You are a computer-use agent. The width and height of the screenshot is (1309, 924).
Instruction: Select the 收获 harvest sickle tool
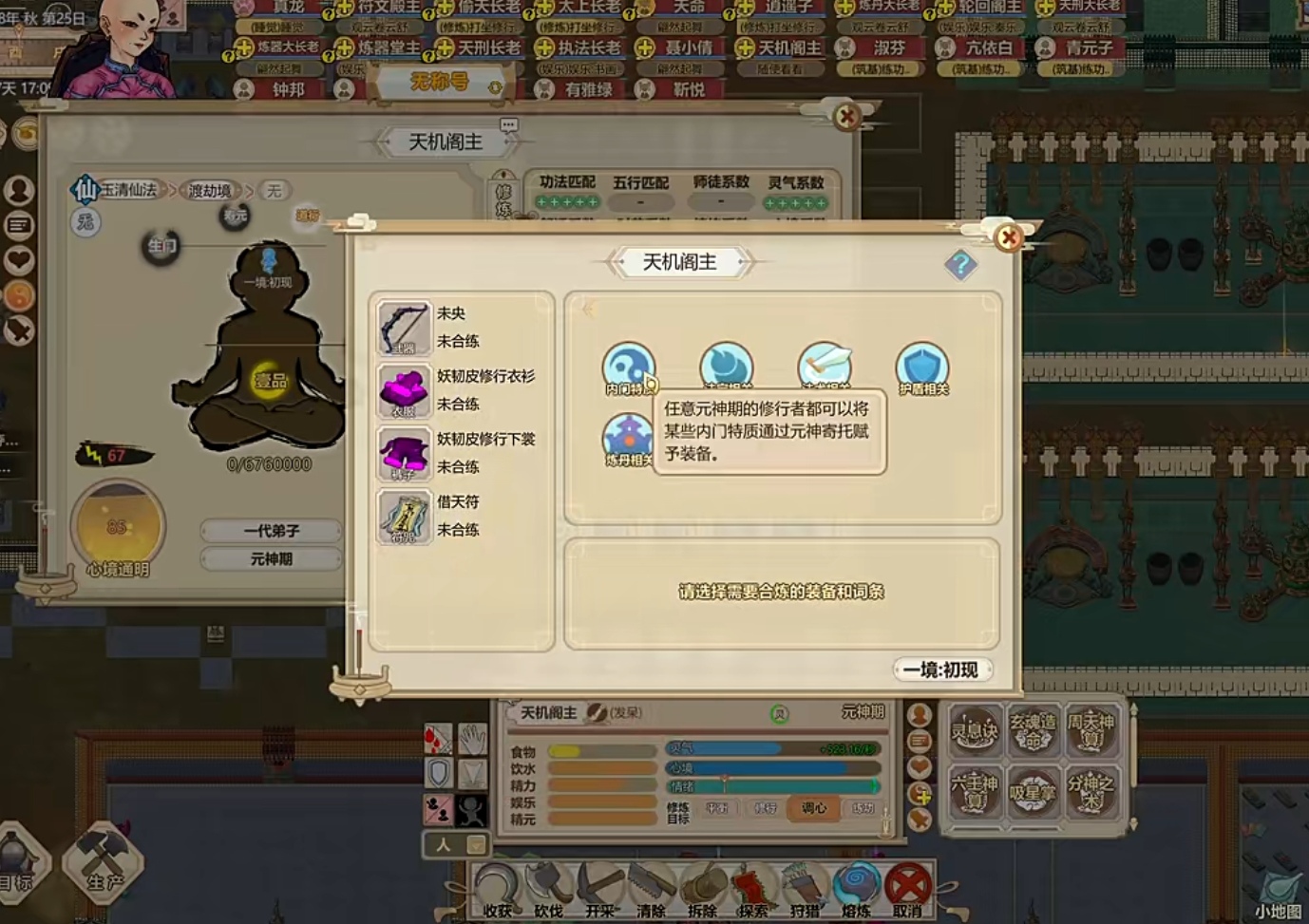[497, 890]
